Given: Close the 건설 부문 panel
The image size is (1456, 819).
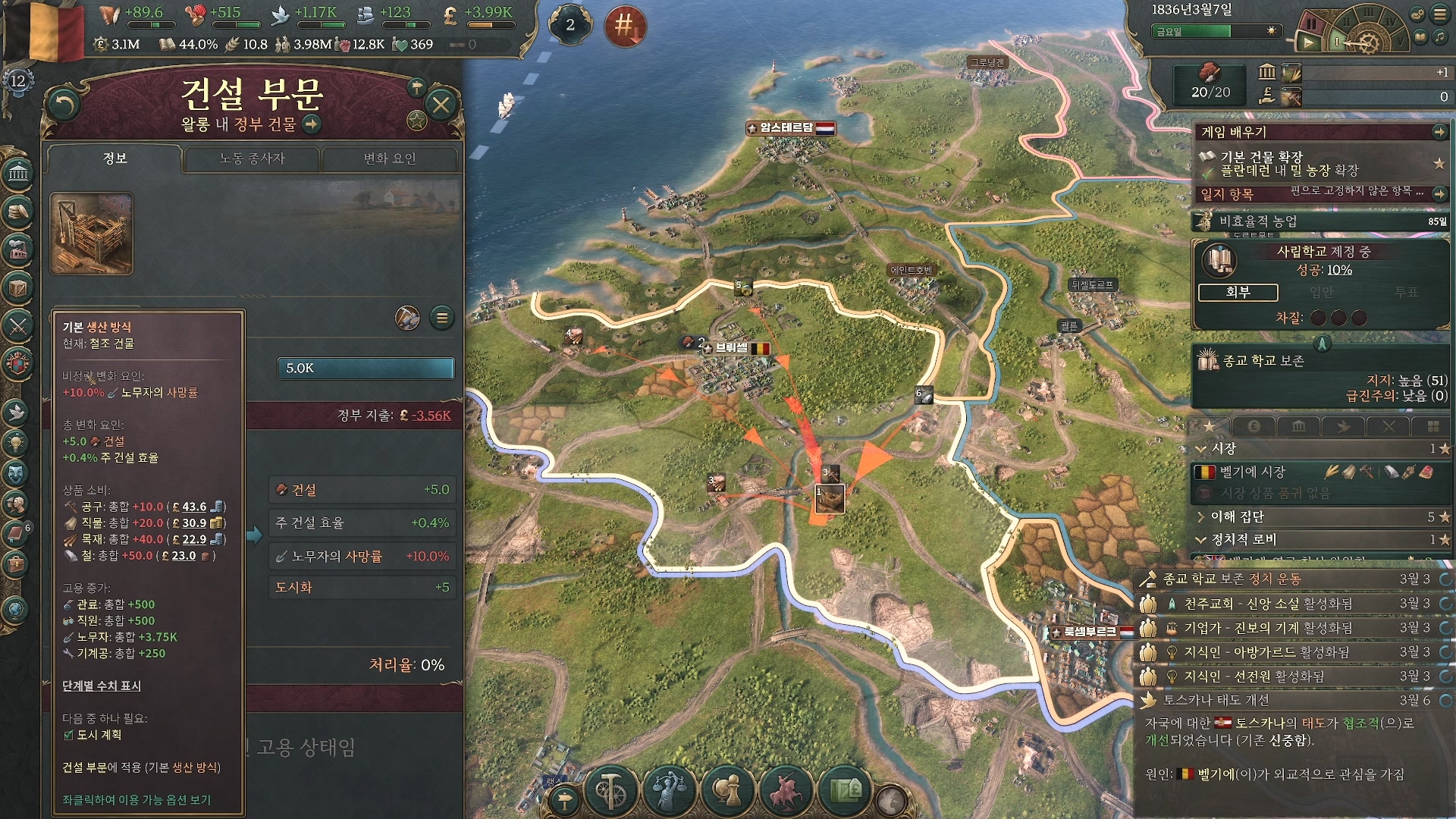Looking at the screenshot, I should tap(441, 105).
